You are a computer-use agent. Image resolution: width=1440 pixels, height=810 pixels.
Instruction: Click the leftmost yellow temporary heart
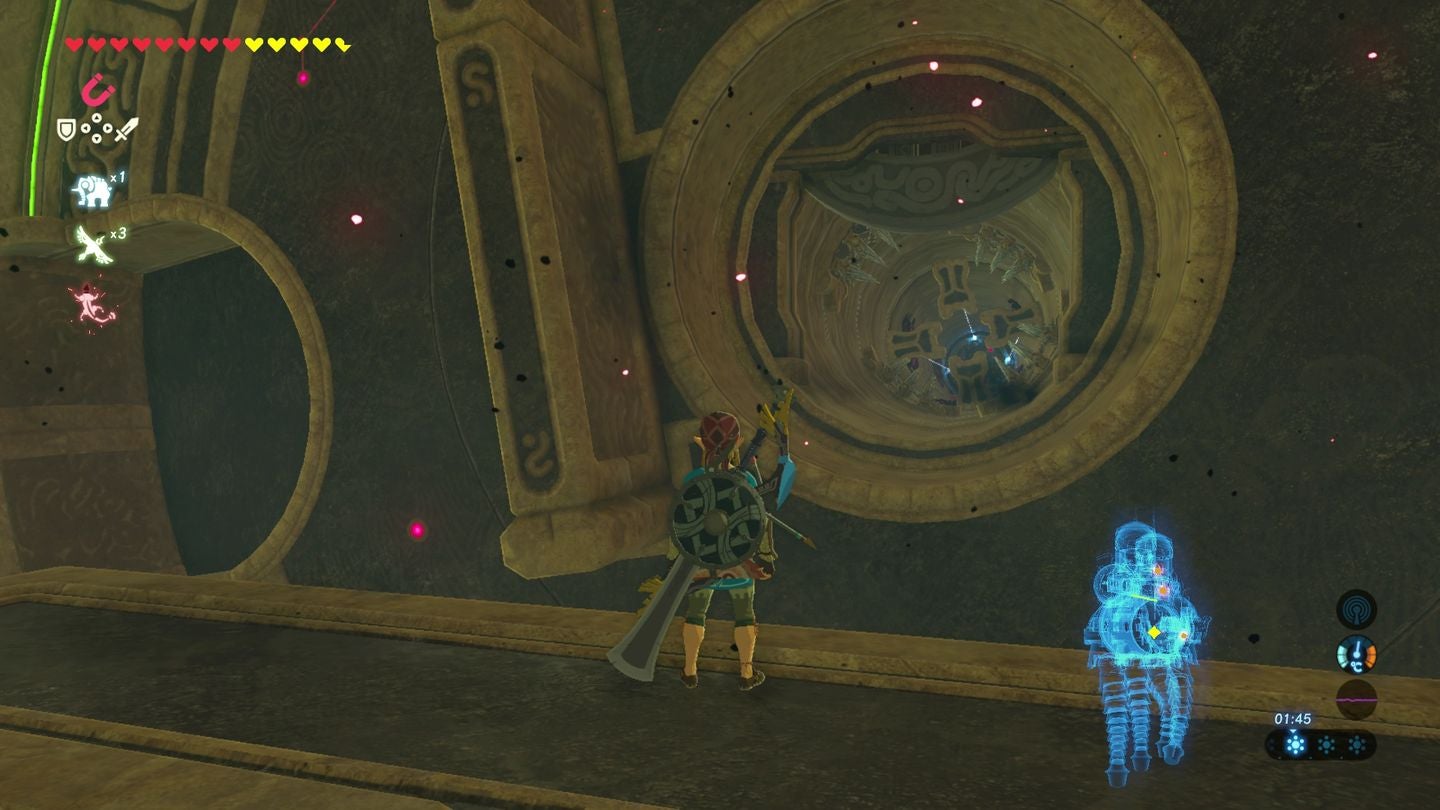tap(254, 43)
